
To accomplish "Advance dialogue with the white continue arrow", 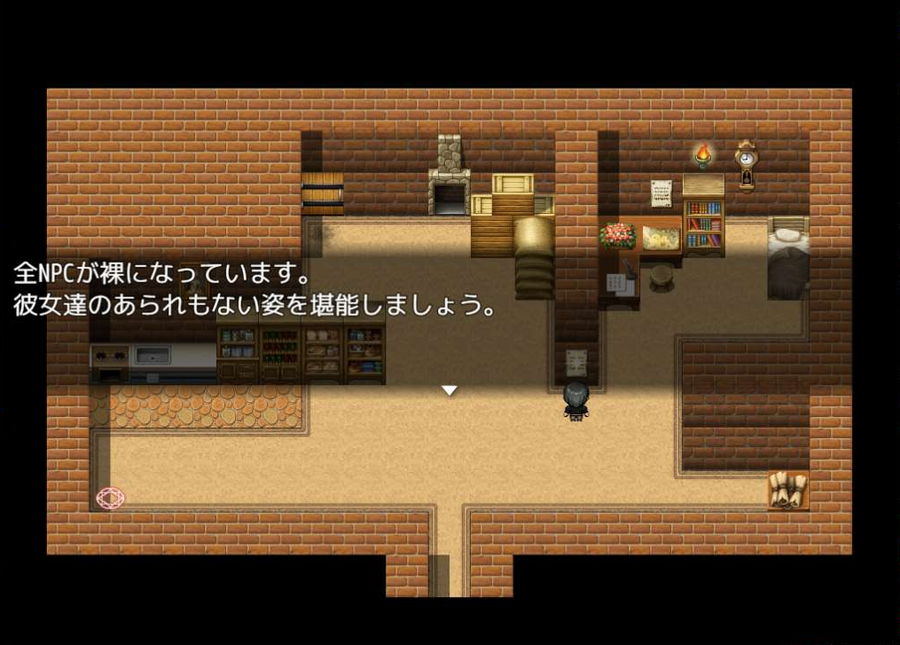I will click(450, 390).
